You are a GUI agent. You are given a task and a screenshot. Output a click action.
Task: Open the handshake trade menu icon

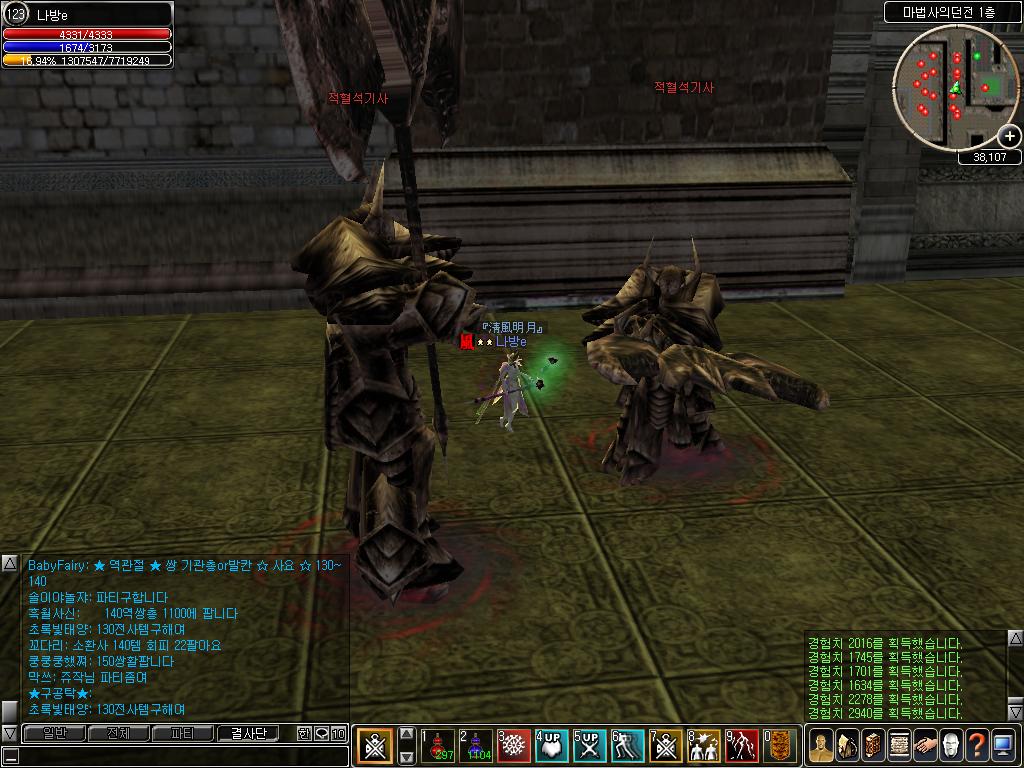(x=925, y=745)
